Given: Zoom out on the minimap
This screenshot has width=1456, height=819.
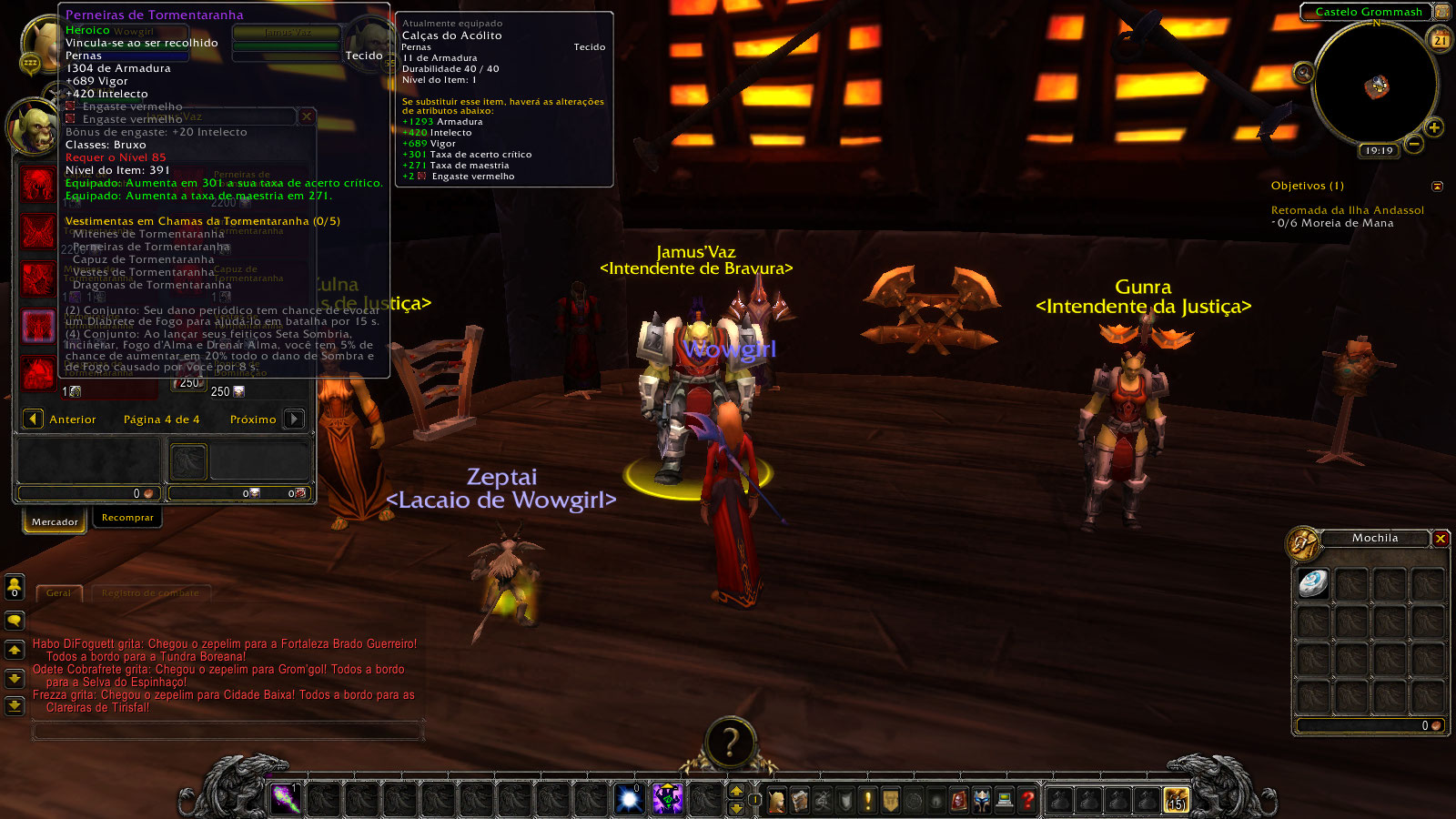Looking at the screenshot, I should 1413,144.
